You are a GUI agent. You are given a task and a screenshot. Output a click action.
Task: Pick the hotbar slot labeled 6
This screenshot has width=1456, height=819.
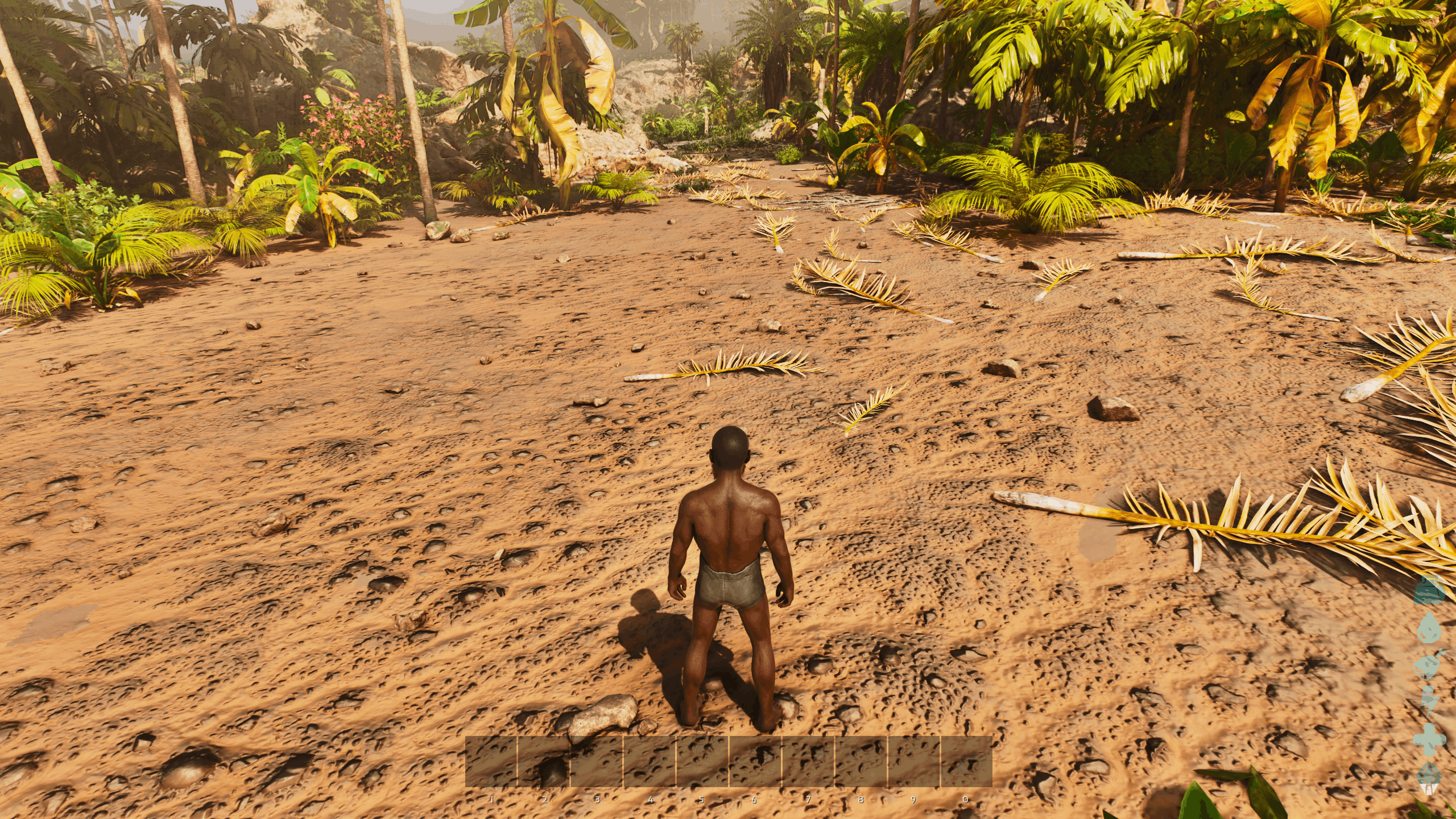click(x=756, y=762)
